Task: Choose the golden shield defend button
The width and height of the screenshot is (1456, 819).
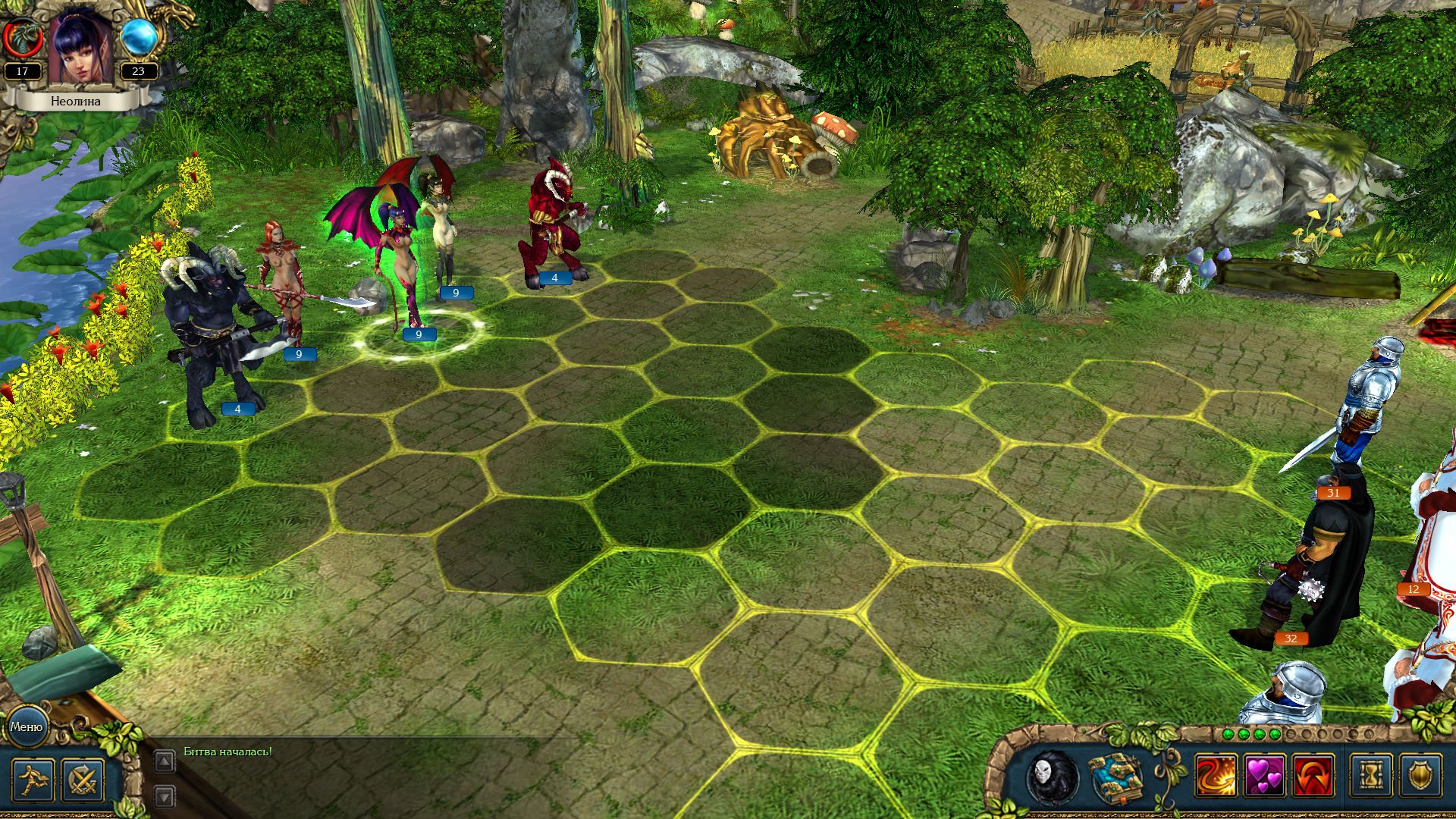Action: tap(1420, 776)
